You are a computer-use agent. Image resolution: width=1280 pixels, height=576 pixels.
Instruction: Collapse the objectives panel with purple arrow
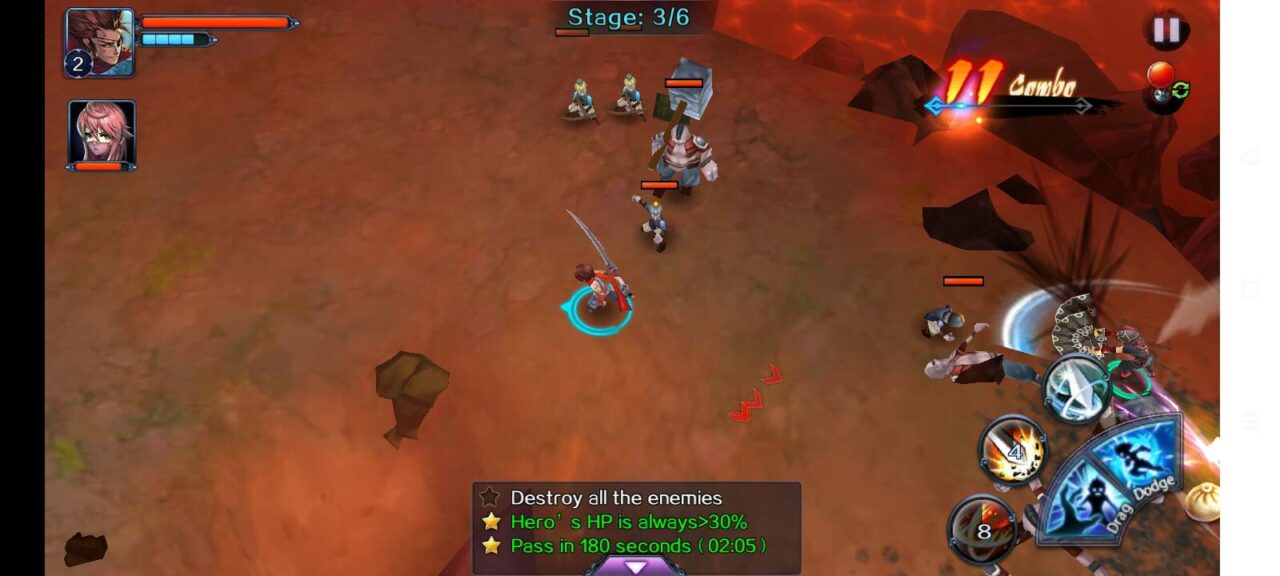coord(636,566)
